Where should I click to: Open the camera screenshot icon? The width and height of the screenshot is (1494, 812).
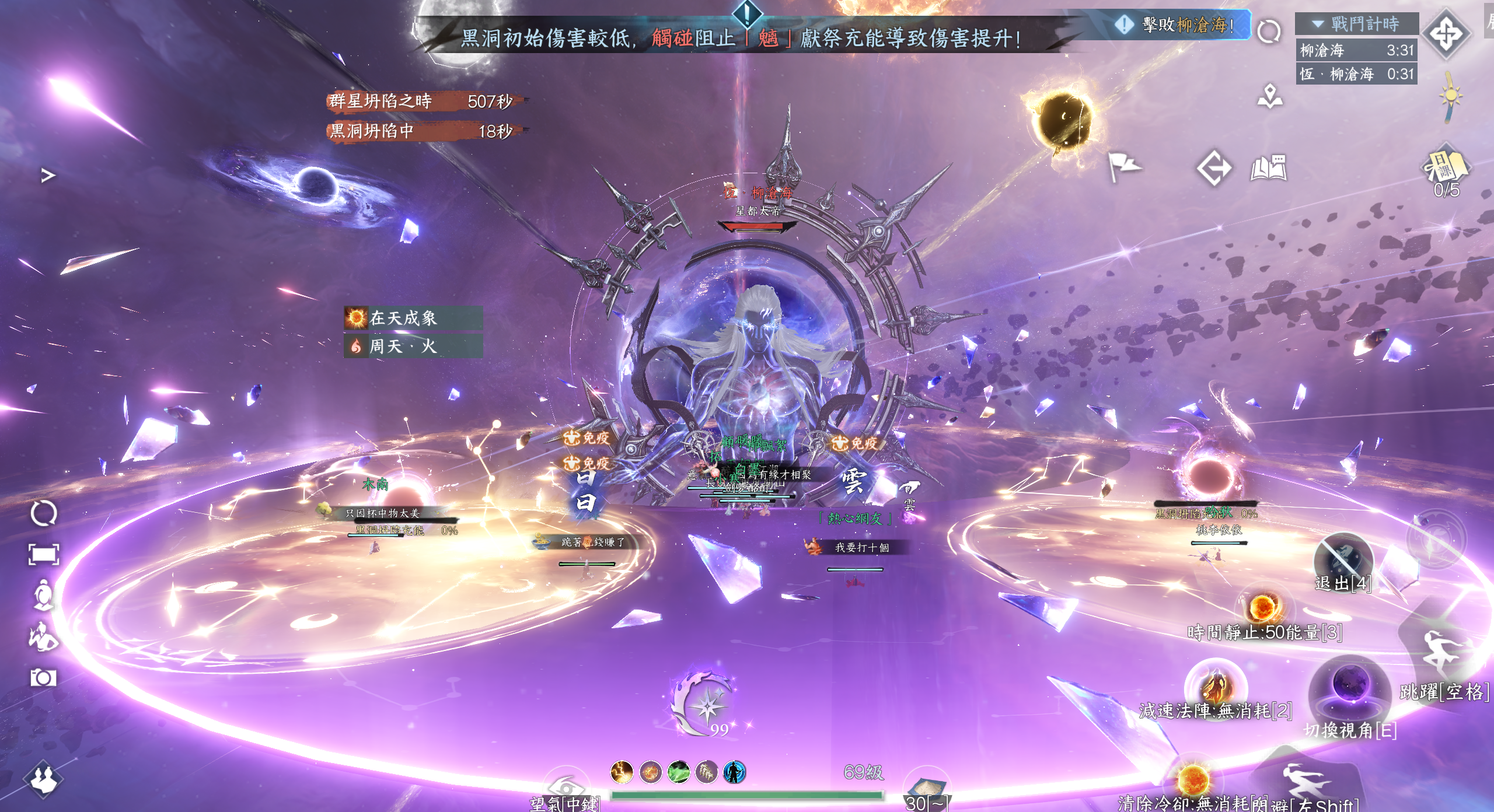(43, 678)
